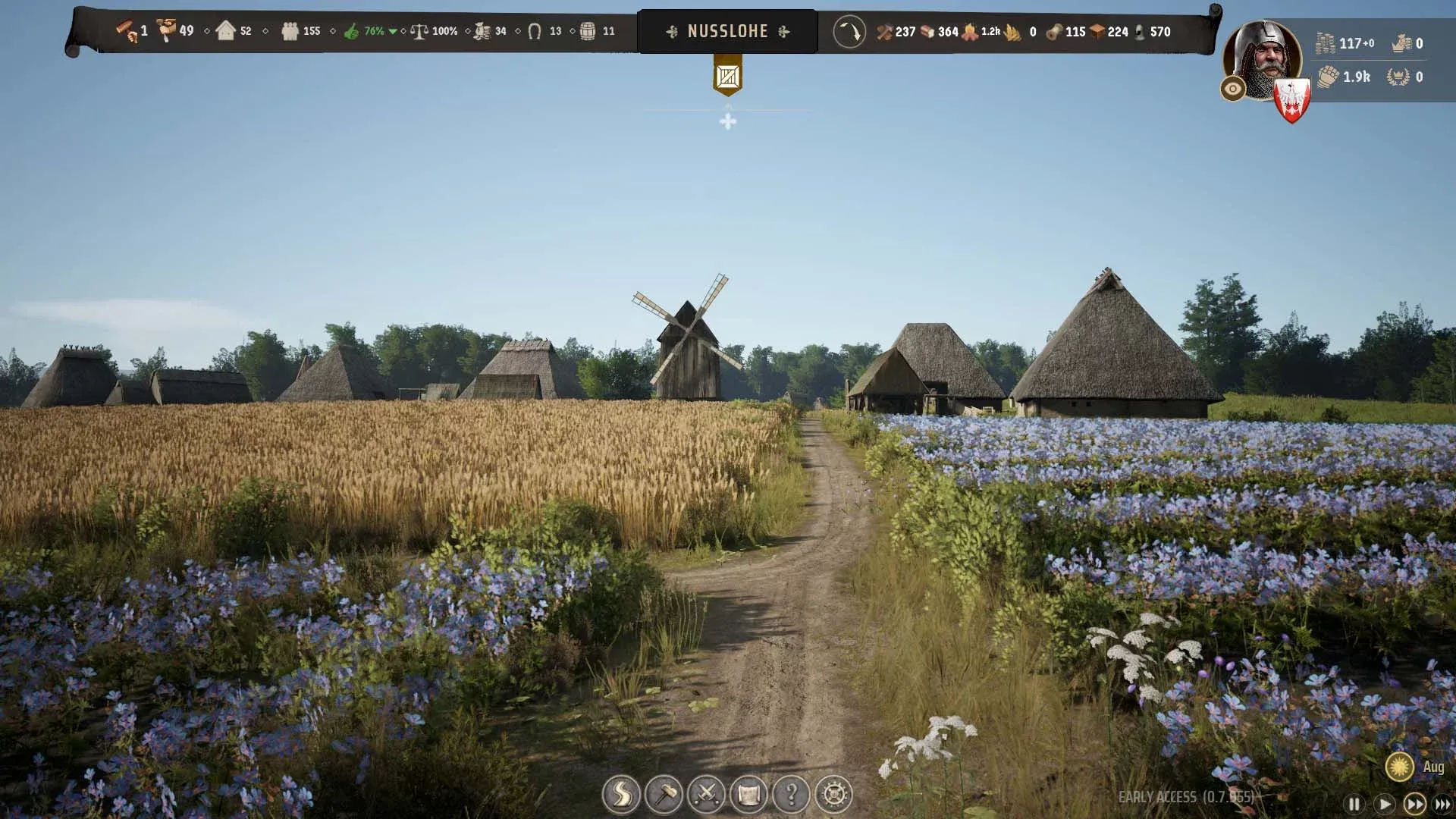1456x819 pixels.
Task: Open the road-building tool
Action: pyautogui.click(x=621, y=795)
